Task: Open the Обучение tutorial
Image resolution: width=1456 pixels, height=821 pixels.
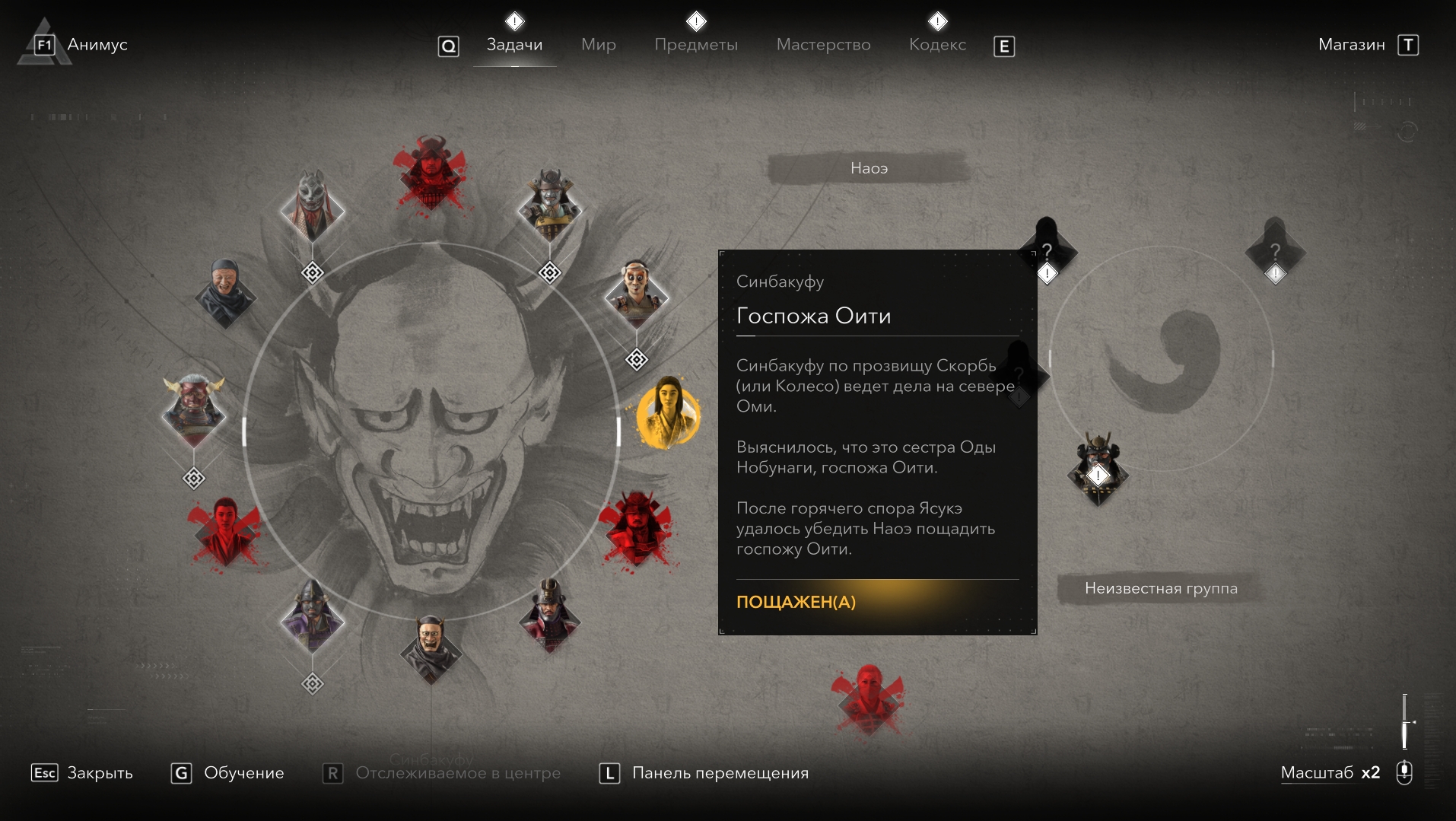Action: pos(243,773)
